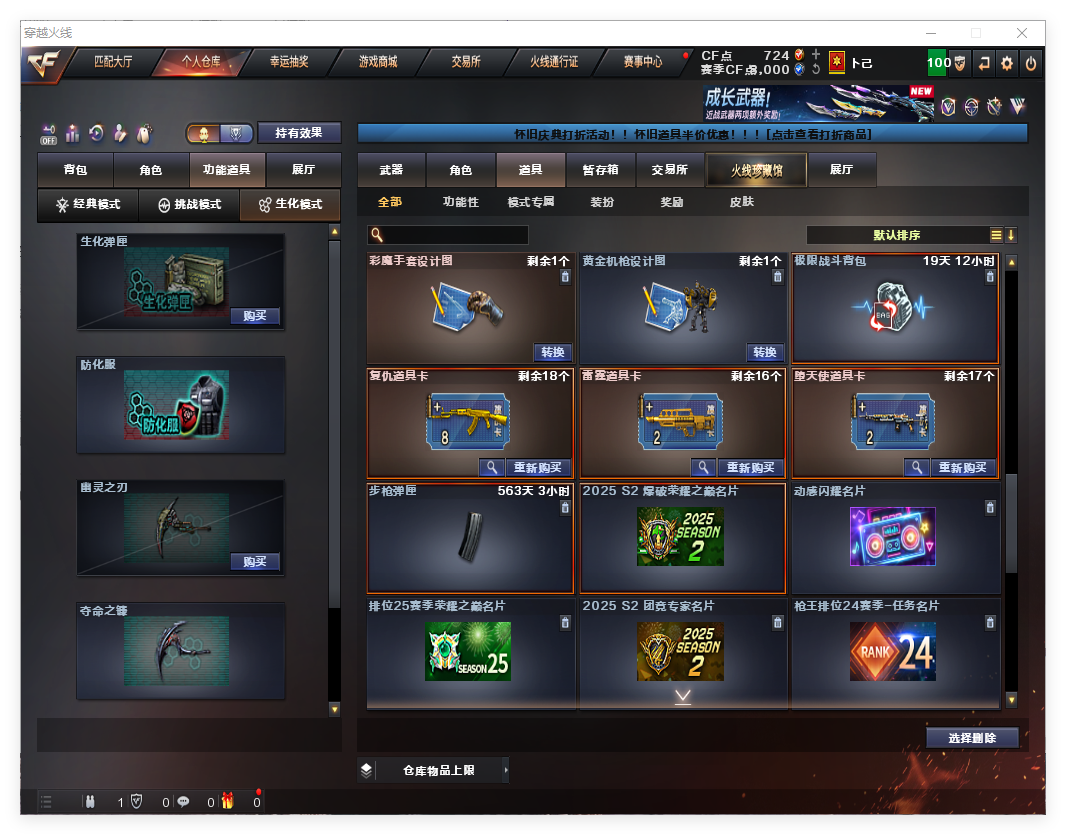Switch to the 背包 tab
The height and width of the screenshot is (835, 1066).
75,170
